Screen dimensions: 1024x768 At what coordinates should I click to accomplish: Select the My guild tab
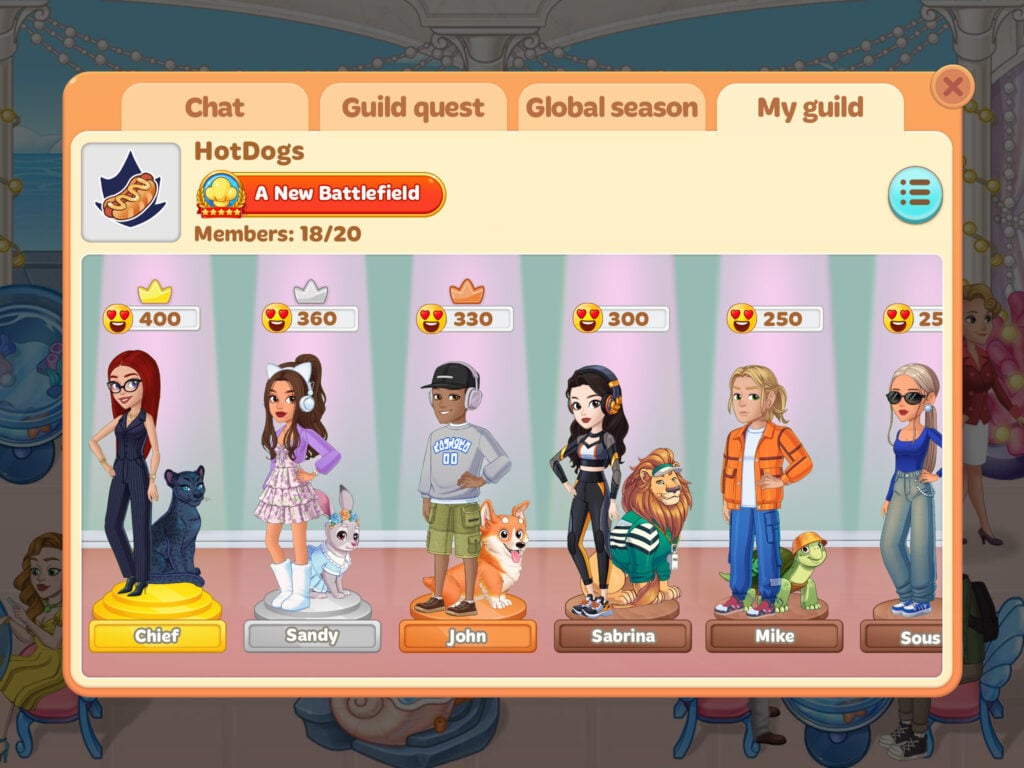809,108
